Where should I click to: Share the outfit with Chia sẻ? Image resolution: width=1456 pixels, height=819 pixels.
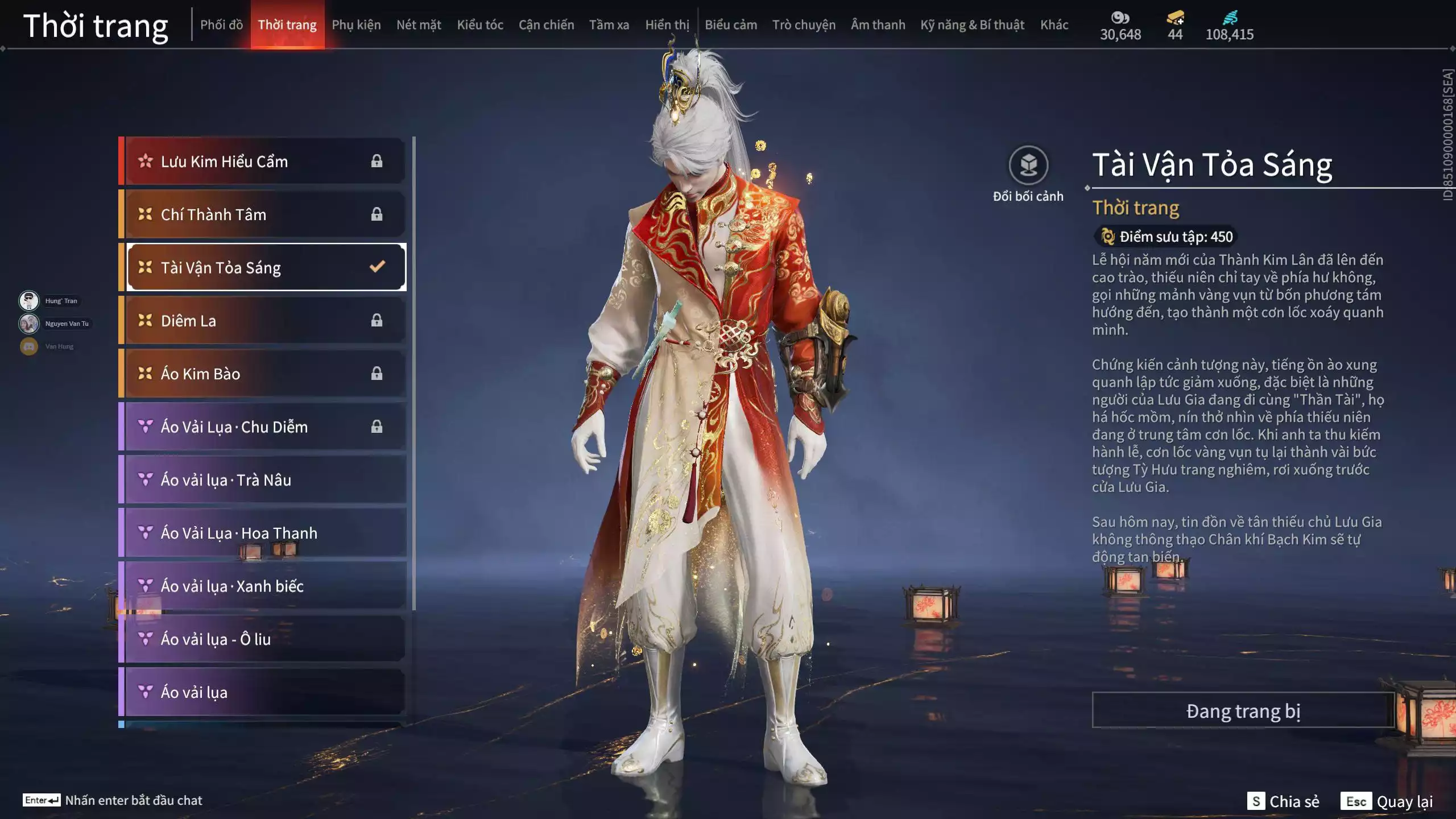1283,801
